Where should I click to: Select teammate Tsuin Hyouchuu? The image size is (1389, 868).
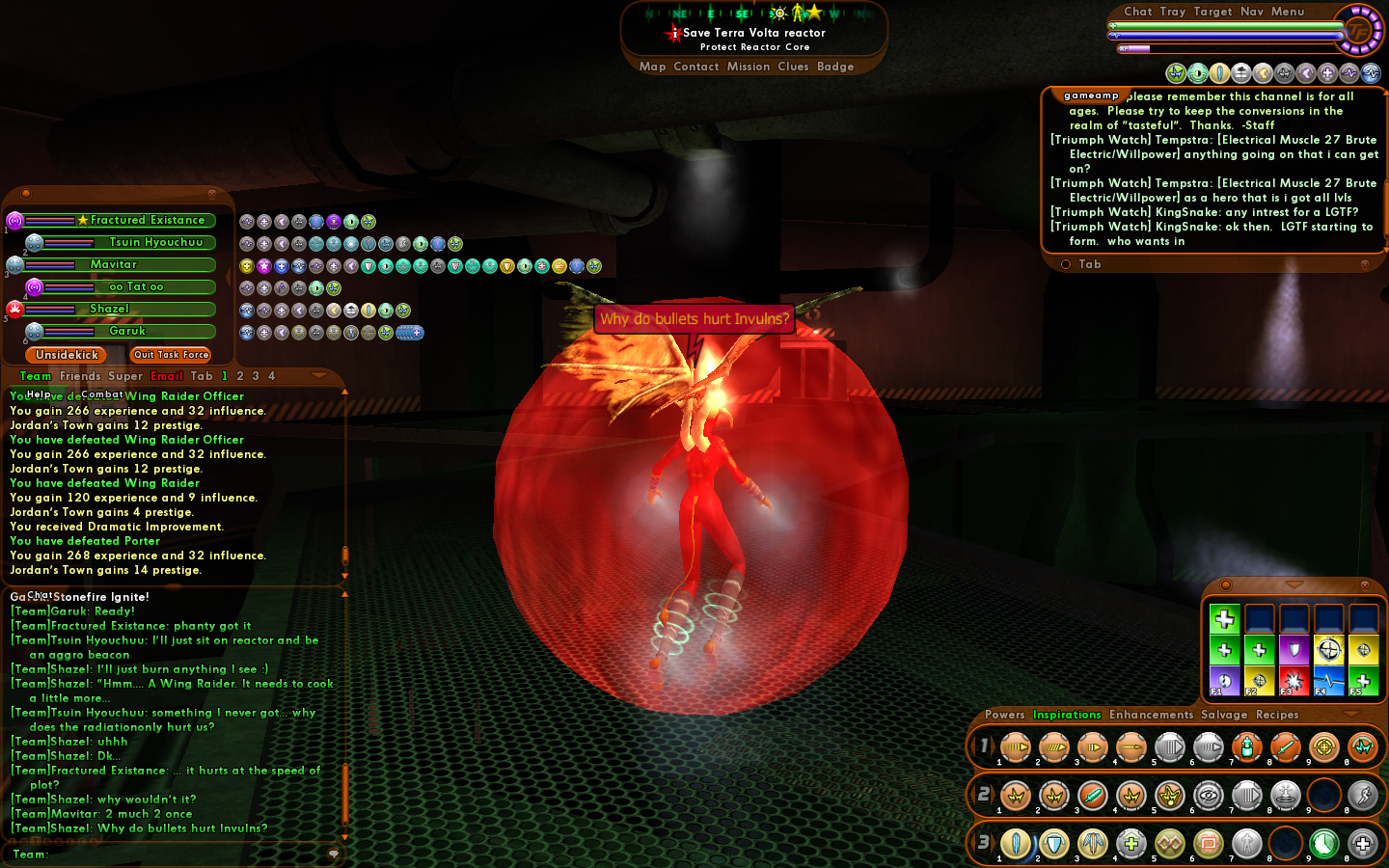[155, 242]
